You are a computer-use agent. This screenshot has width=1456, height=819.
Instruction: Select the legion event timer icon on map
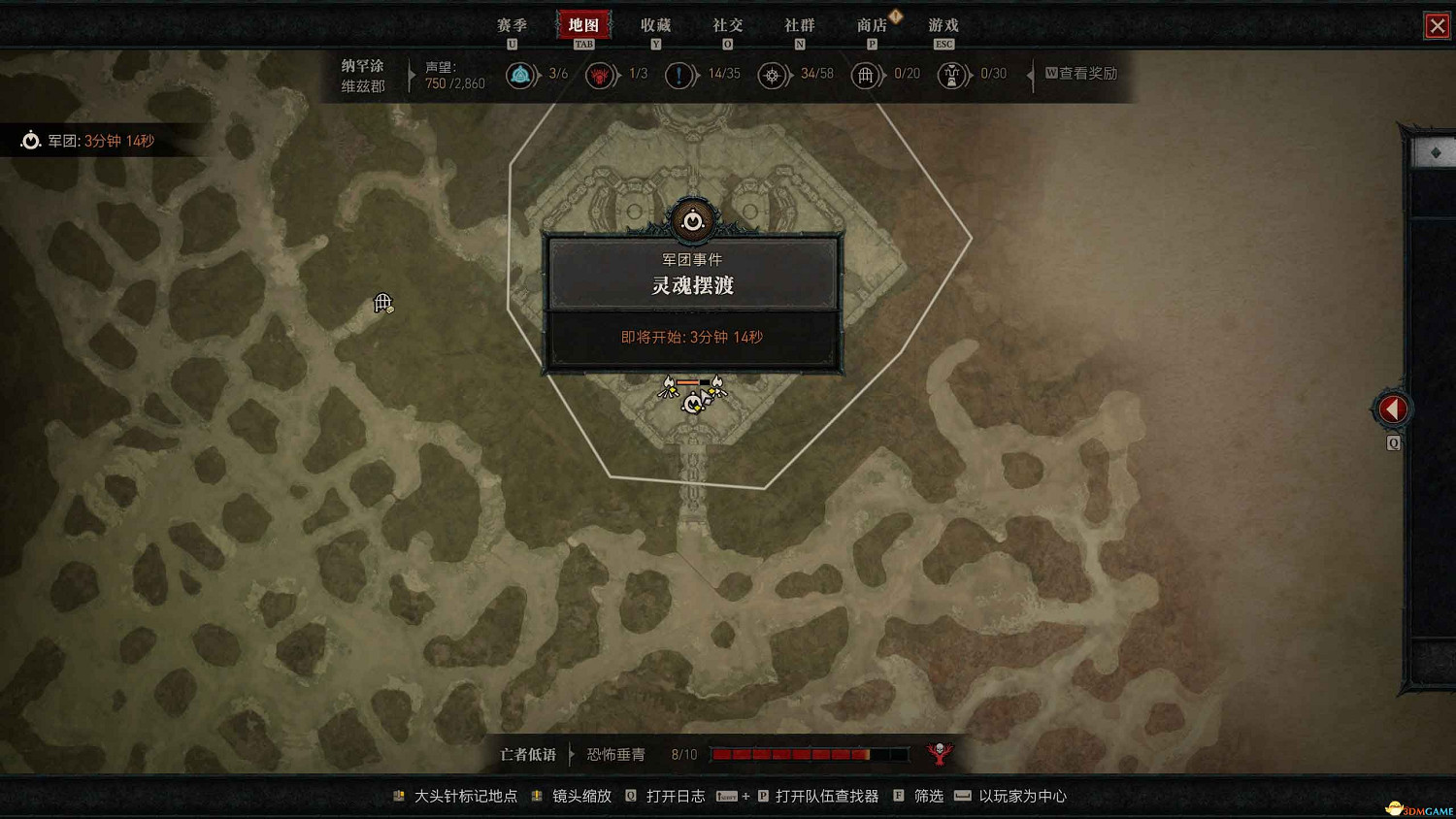tap(693, 221)
